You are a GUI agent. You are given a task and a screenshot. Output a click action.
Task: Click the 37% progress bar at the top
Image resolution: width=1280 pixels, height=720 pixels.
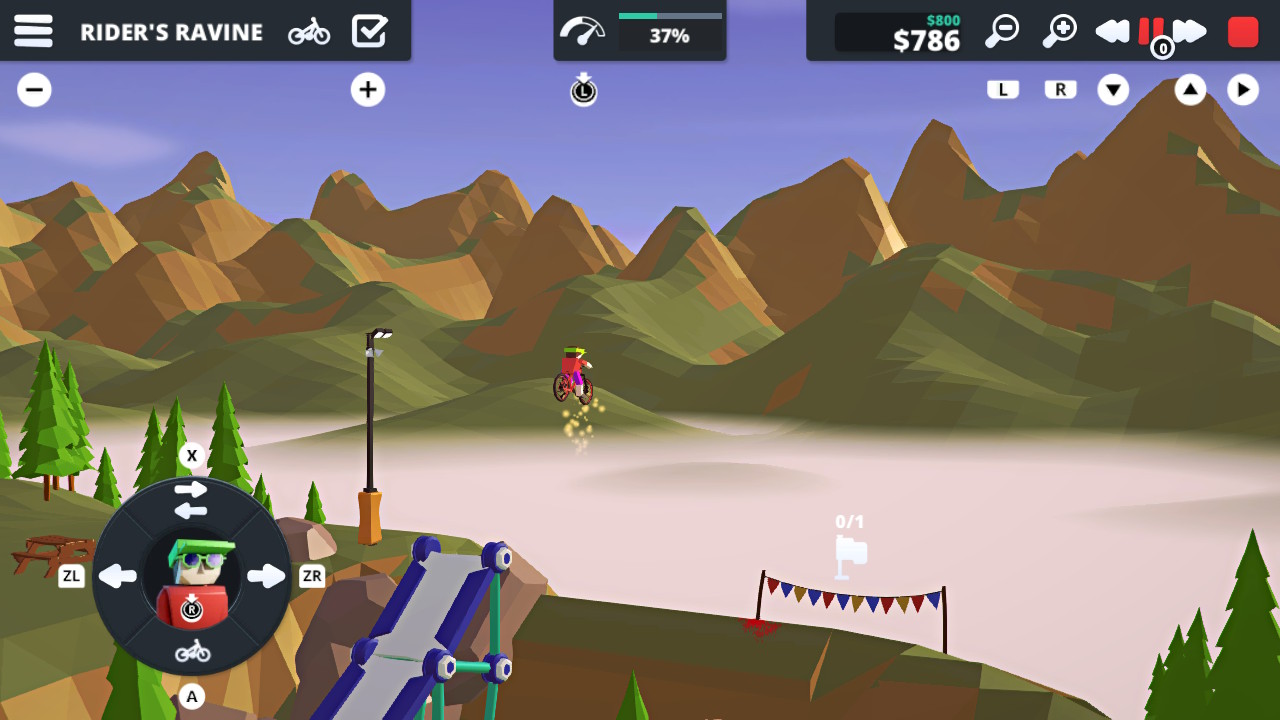pyautogui.click(x=668, y=24)
